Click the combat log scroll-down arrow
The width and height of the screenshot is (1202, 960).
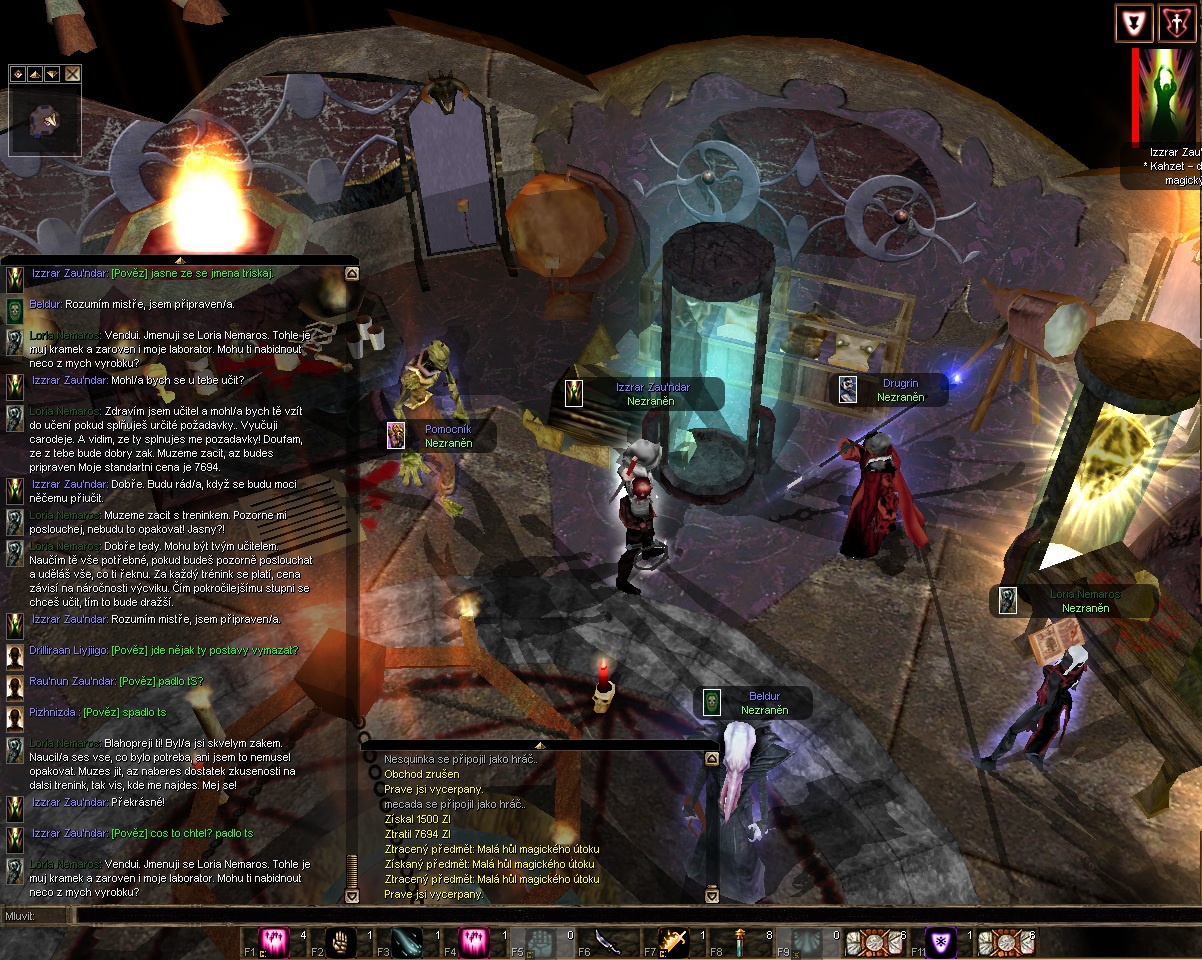click(712, 896)
